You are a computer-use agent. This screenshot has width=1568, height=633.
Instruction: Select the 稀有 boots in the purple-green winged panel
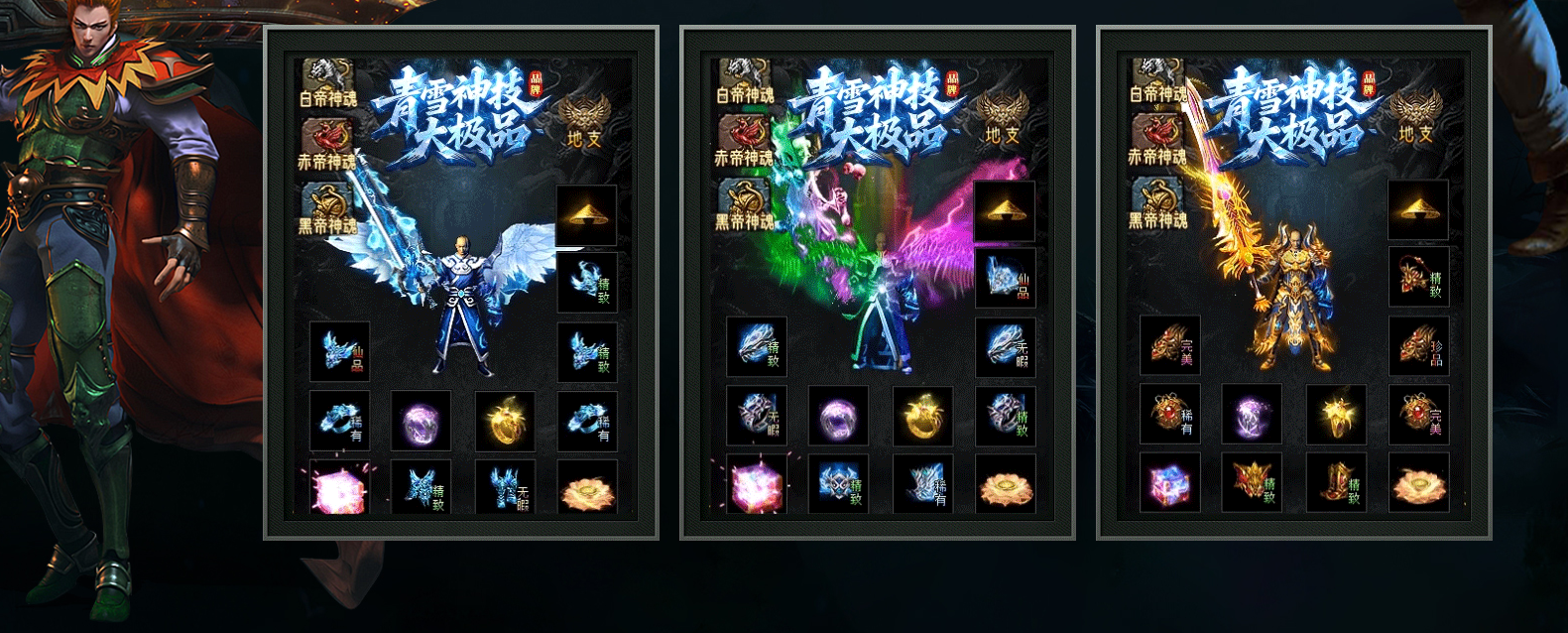pyautogui.click(x=922, y=483)
